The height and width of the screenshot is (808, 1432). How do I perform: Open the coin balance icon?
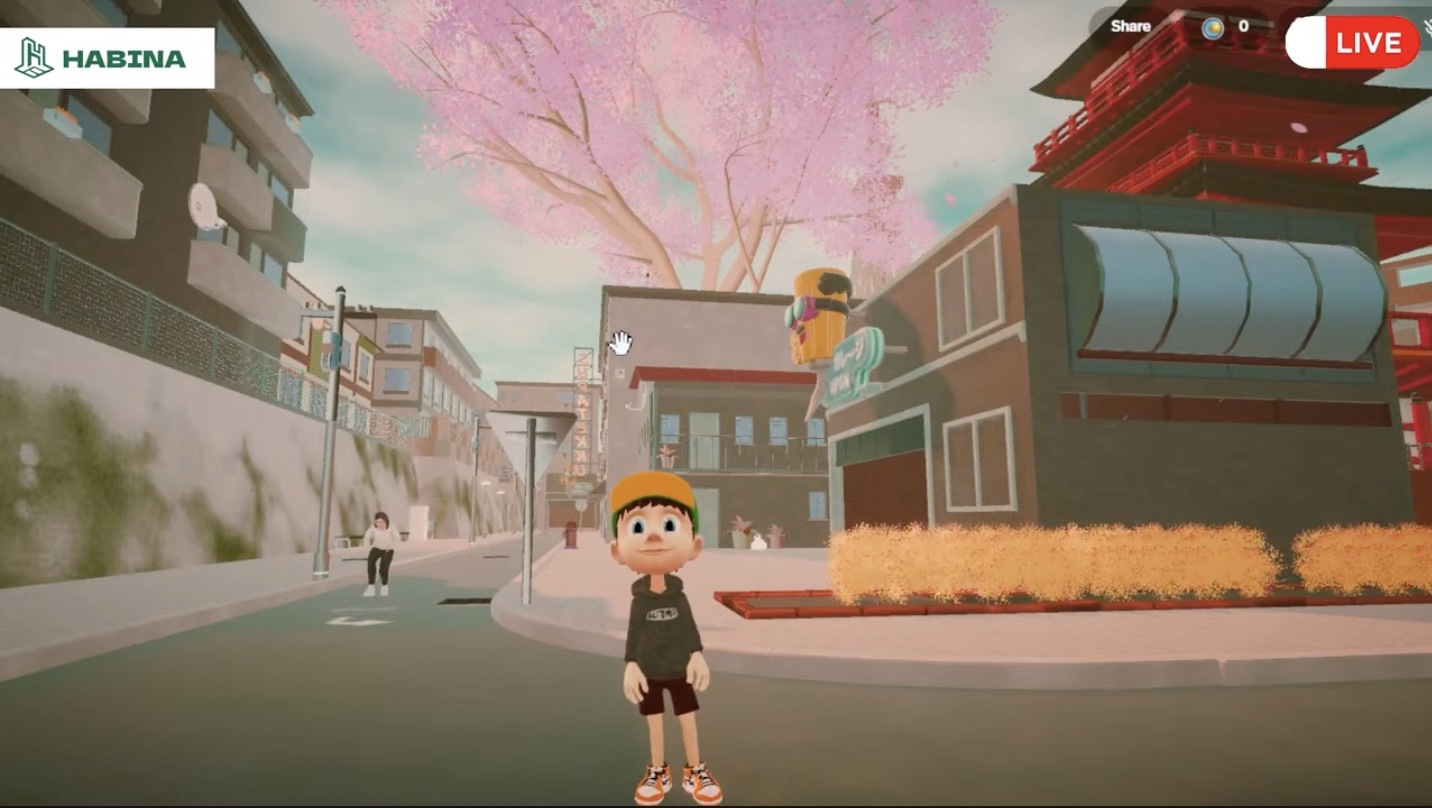coord(1213,27)
